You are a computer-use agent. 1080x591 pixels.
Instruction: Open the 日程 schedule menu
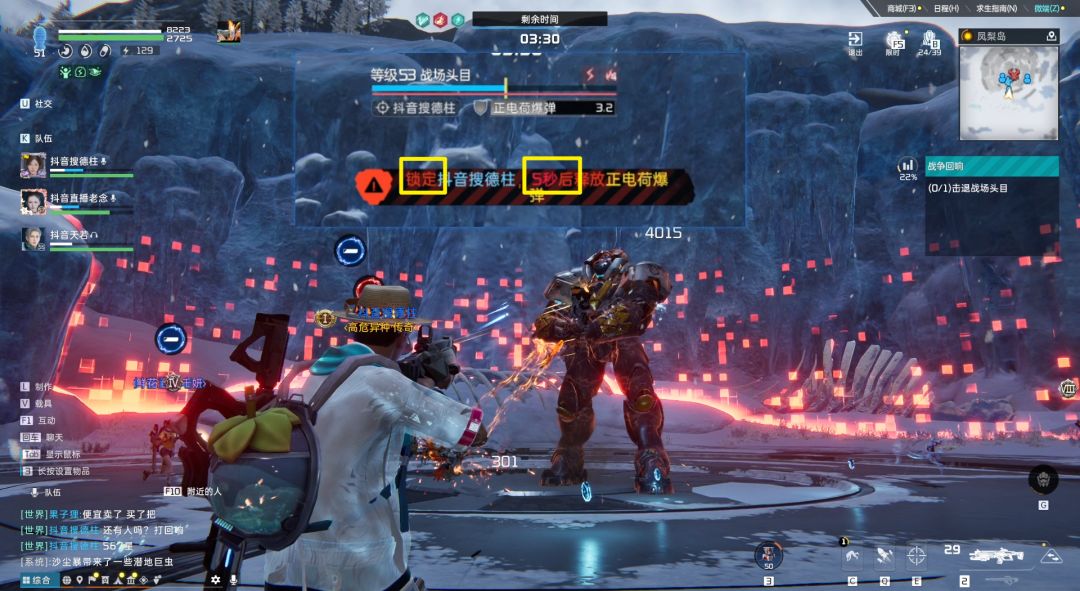945,8
